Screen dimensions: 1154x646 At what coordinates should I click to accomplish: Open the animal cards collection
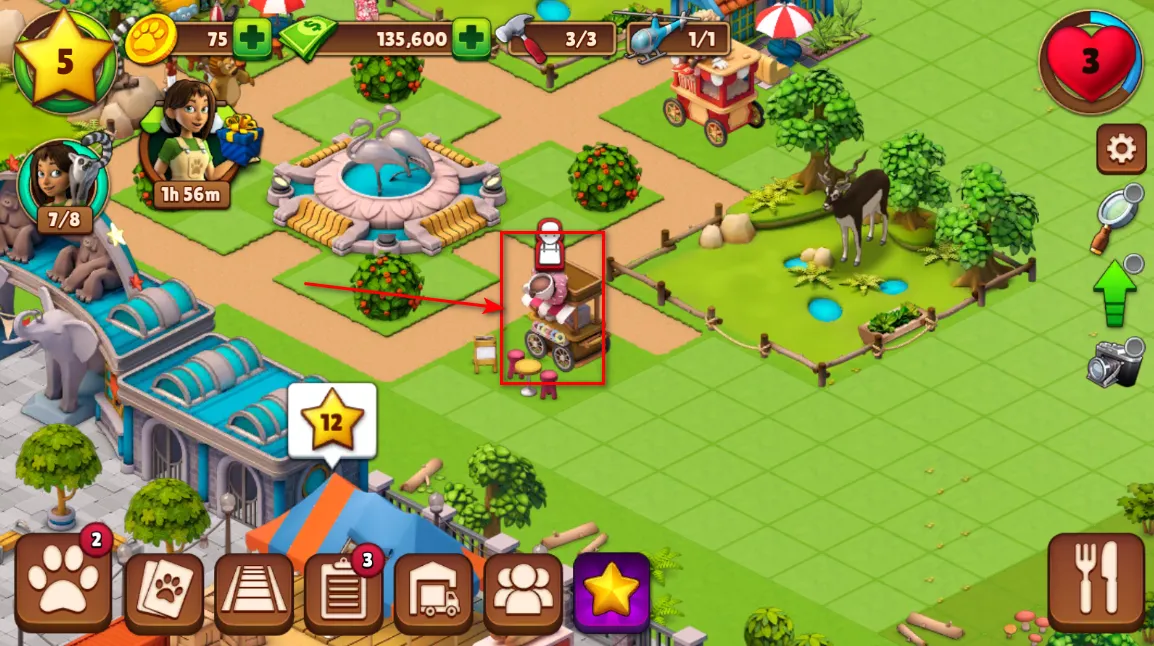pos(163,592)
